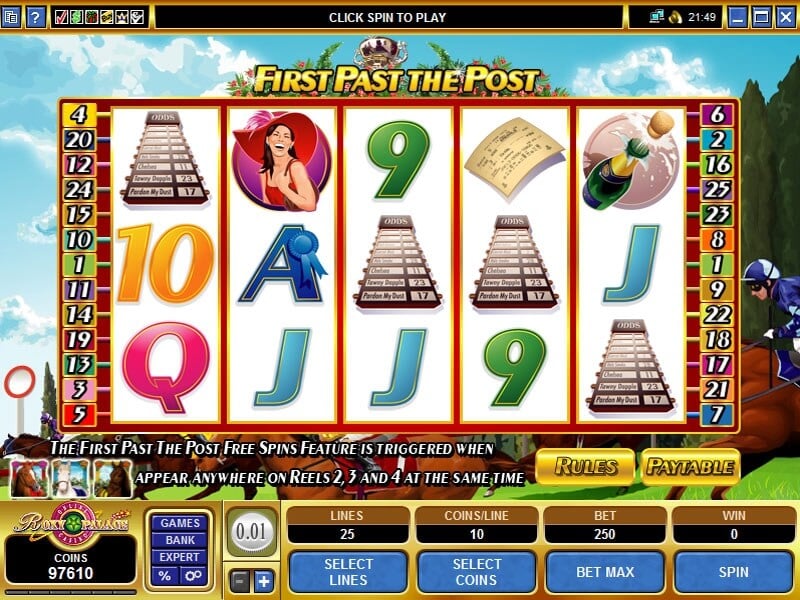Open the Select Lines option

(x=348, y=571)
